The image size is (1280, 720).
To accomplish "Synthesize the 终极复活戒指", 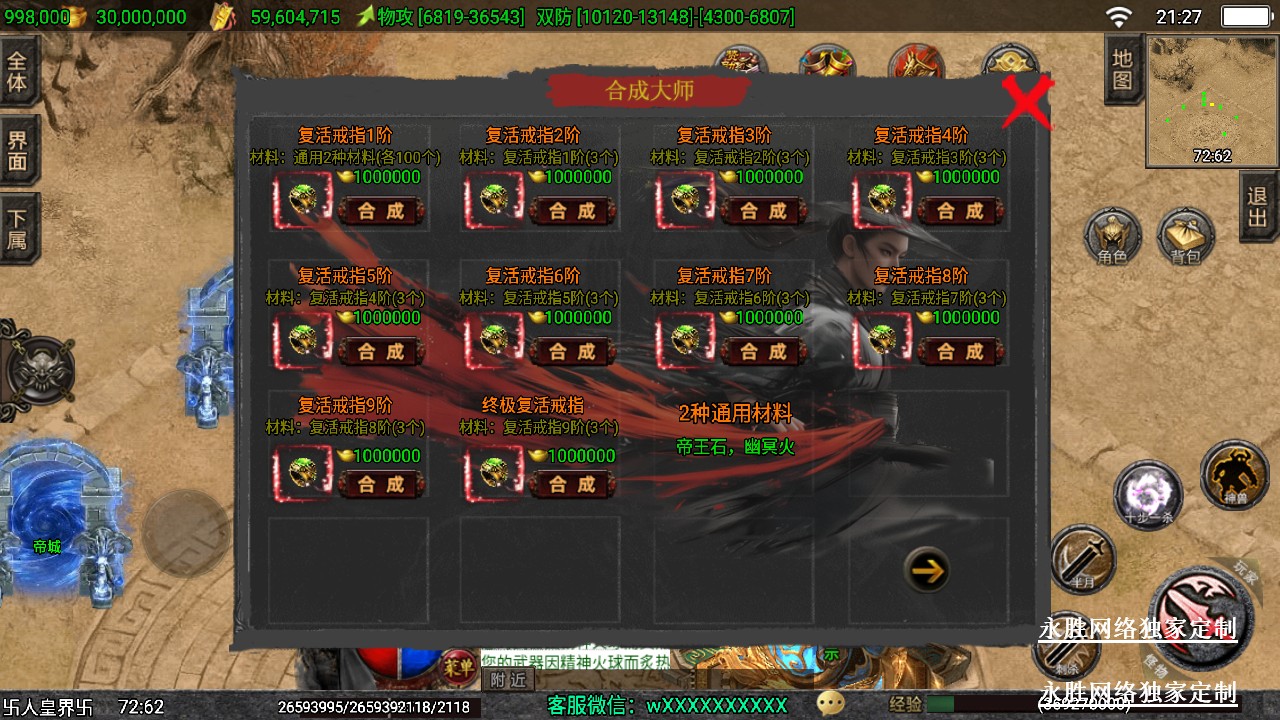I will point(573,485).
